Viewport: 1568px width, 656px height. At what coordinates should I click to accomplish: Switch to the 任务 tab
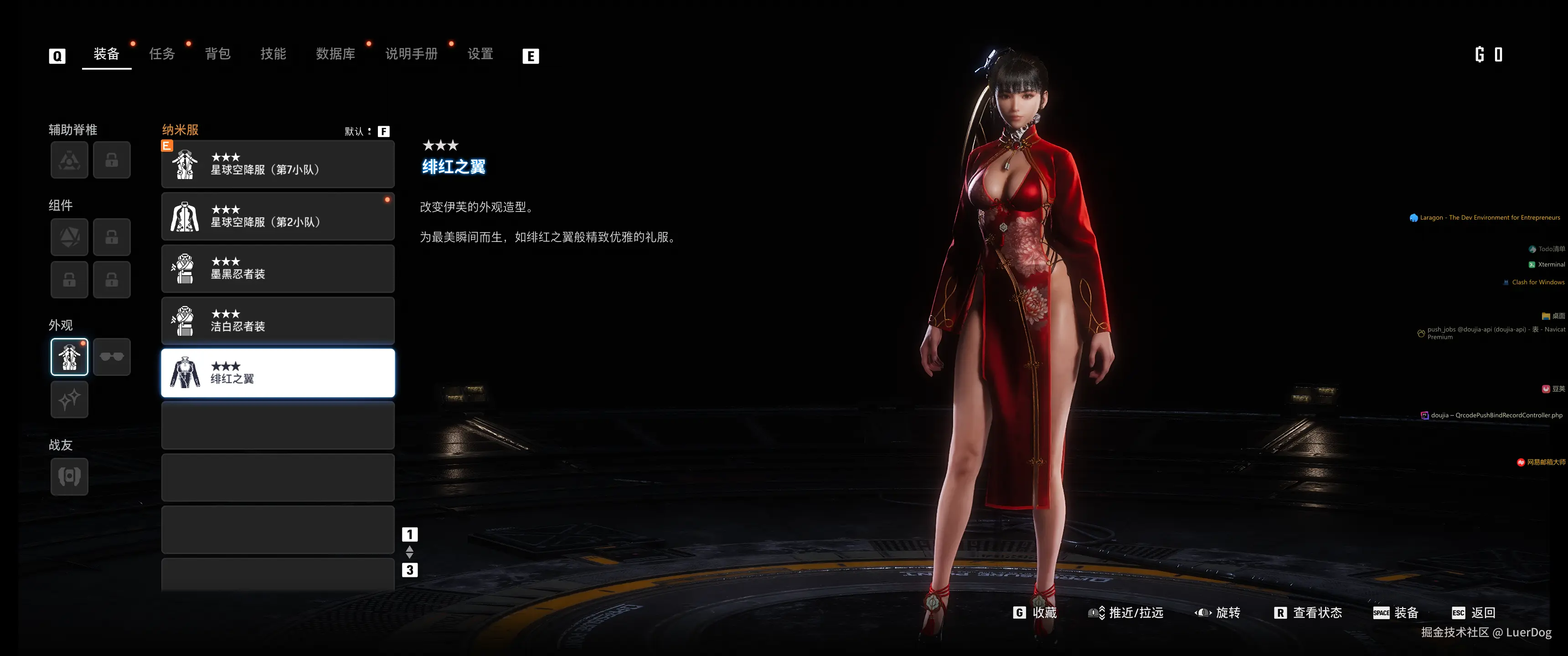[161, 54]
